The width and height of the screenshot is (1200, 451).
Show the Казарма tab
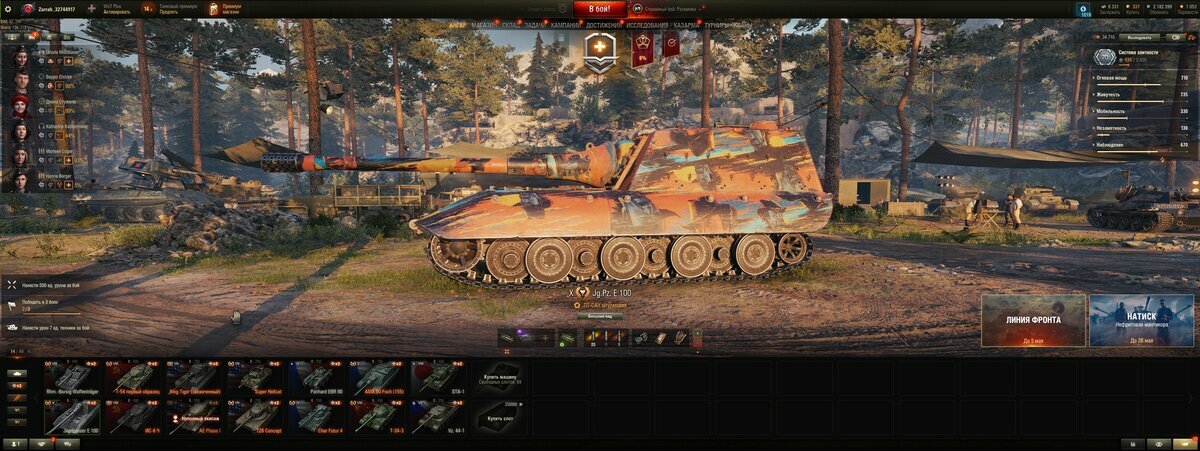pyautogui.click(x=686, y=24)
